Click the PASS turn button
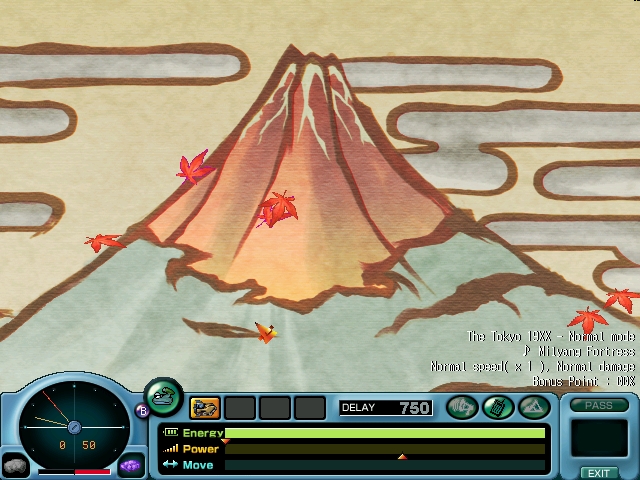Image resolution: width=640 pixels, height=480 pixels. click(x=599, y=405)
